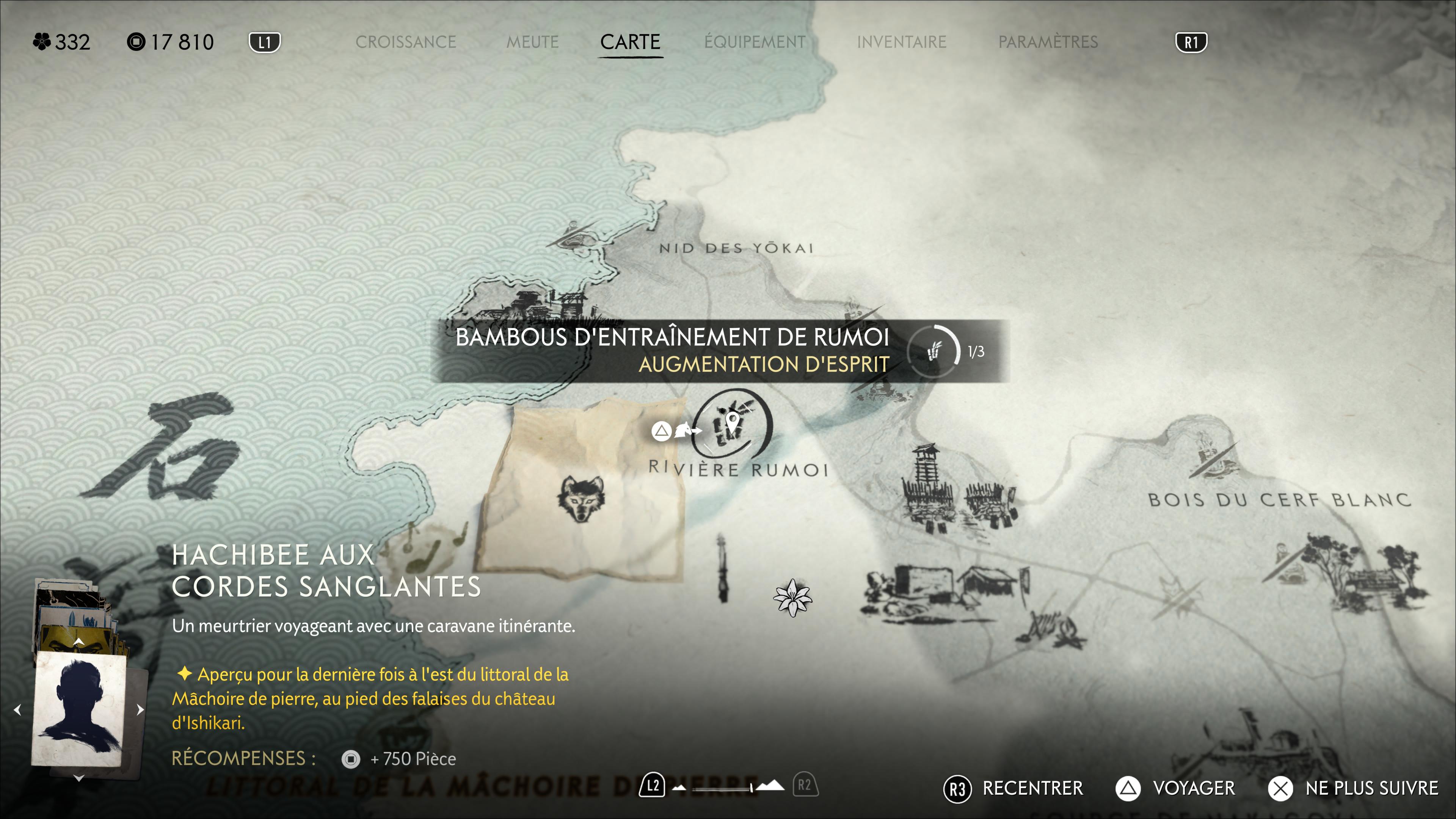Select the Carte tab
The height and width of the screenshot is (819, 1456).
(630, 42)
